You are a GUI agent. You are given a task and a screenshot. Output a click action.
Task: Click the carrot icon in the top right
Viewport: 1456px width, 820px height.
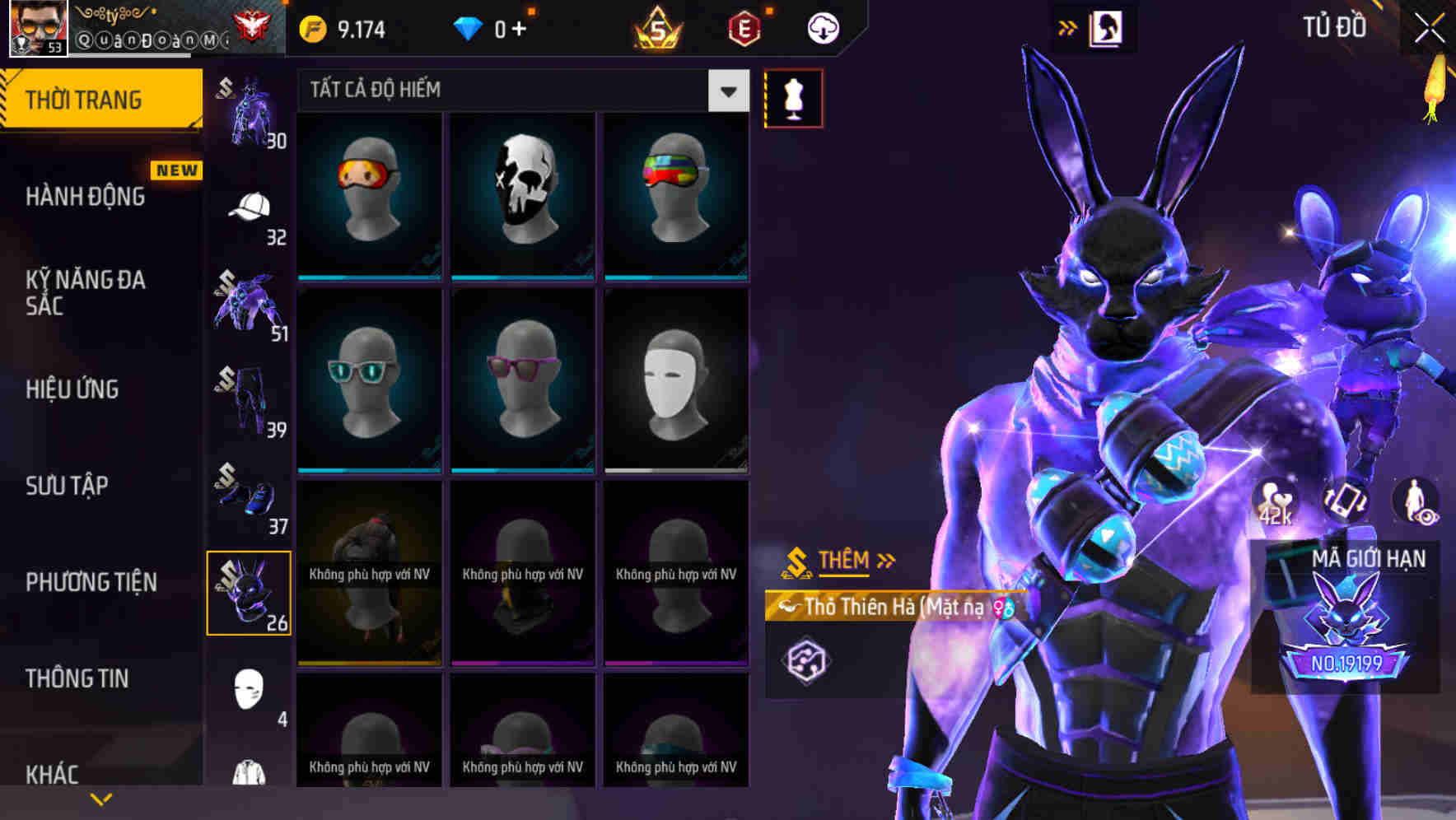[1435, 86]
